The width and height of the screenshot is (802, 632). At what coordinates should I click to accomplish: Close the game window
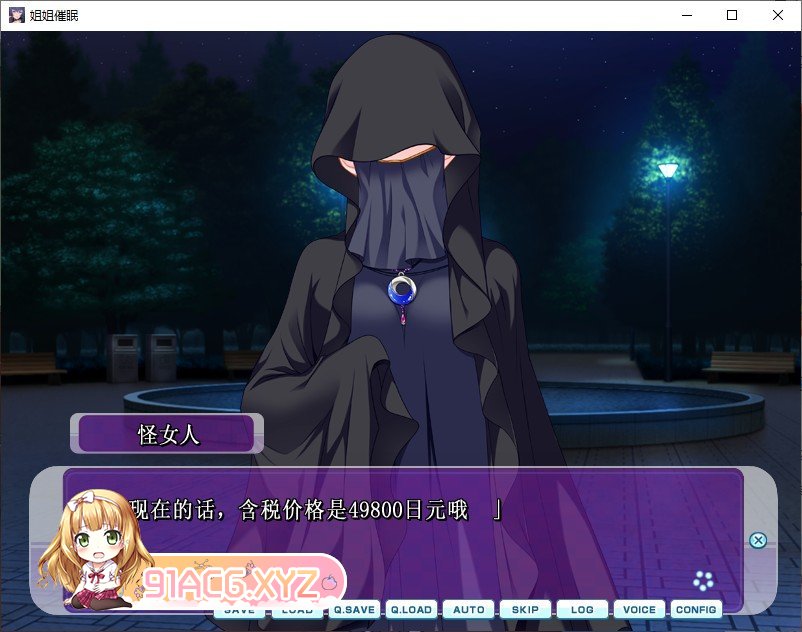(778, 15)
